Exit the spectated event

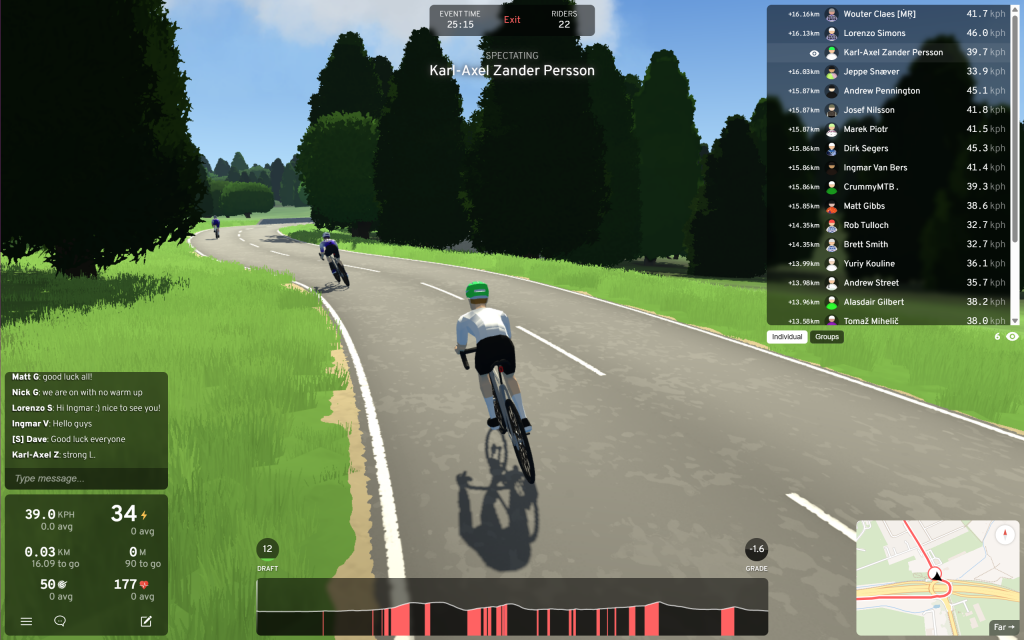tap(512, 20)
